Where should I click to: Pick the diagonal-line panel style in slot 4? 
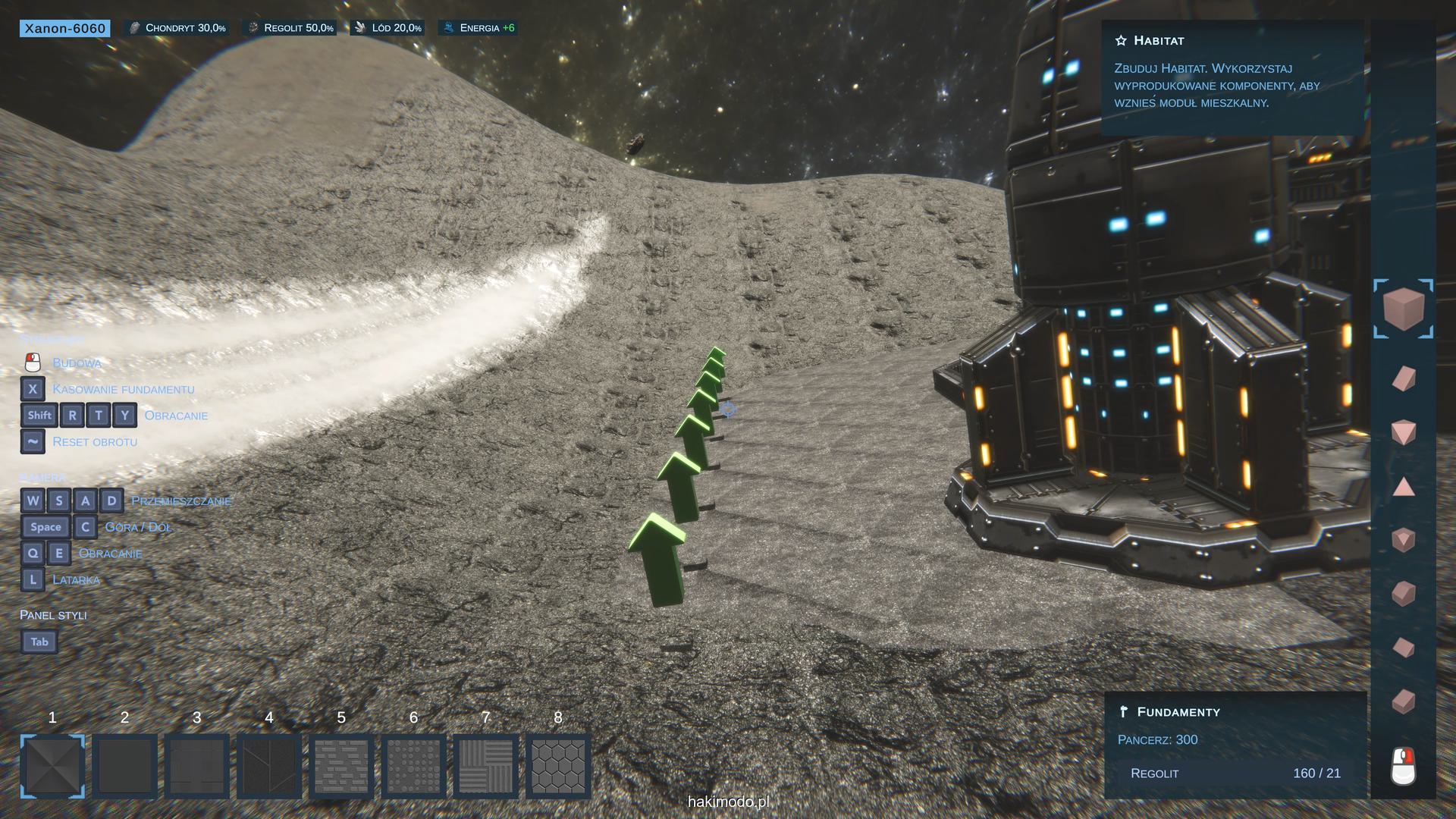coord(269,766)
